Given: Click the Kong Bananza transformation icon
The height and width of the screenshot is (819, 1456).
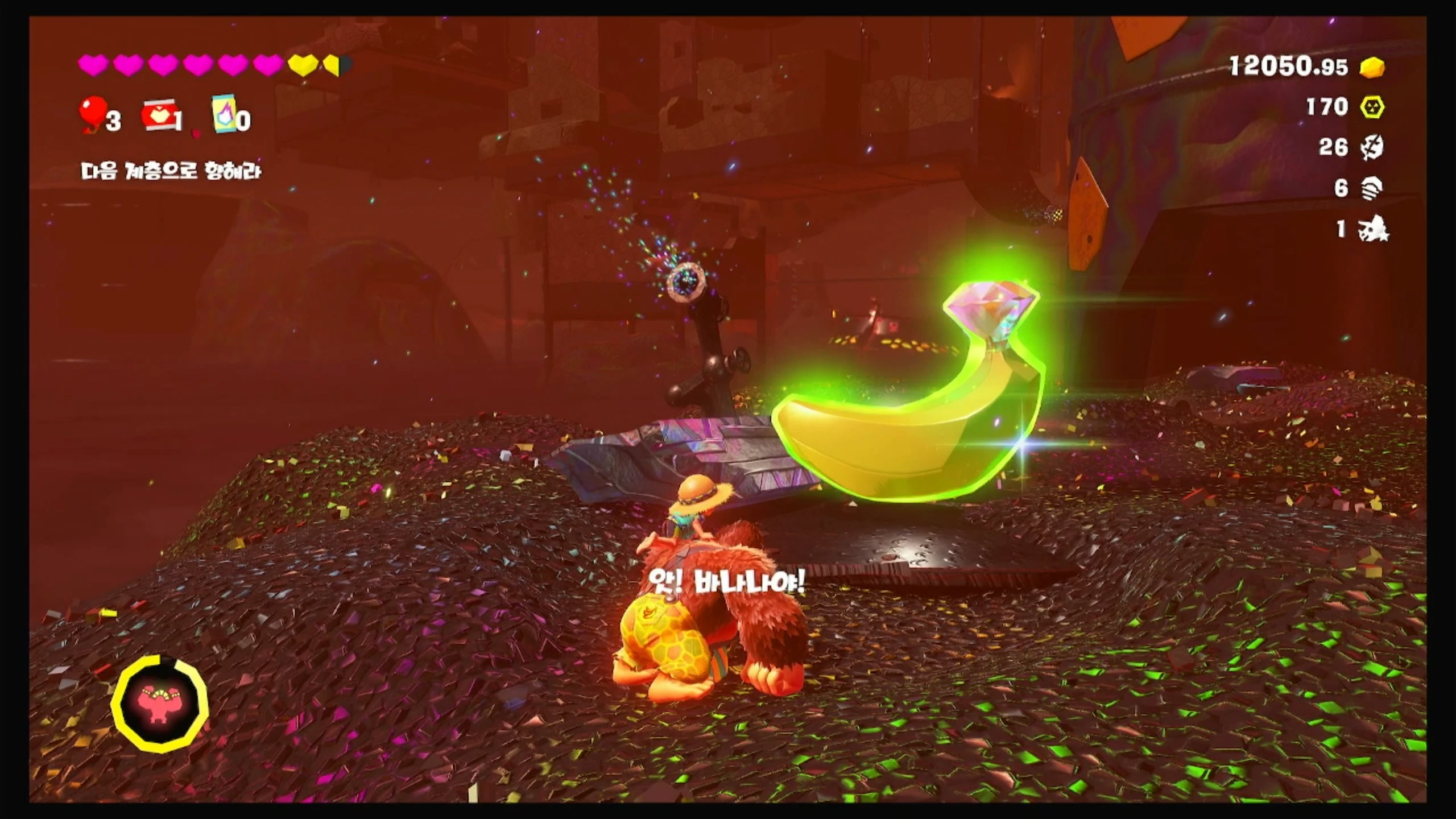Looking at the screenshot, I should point(160,704).
